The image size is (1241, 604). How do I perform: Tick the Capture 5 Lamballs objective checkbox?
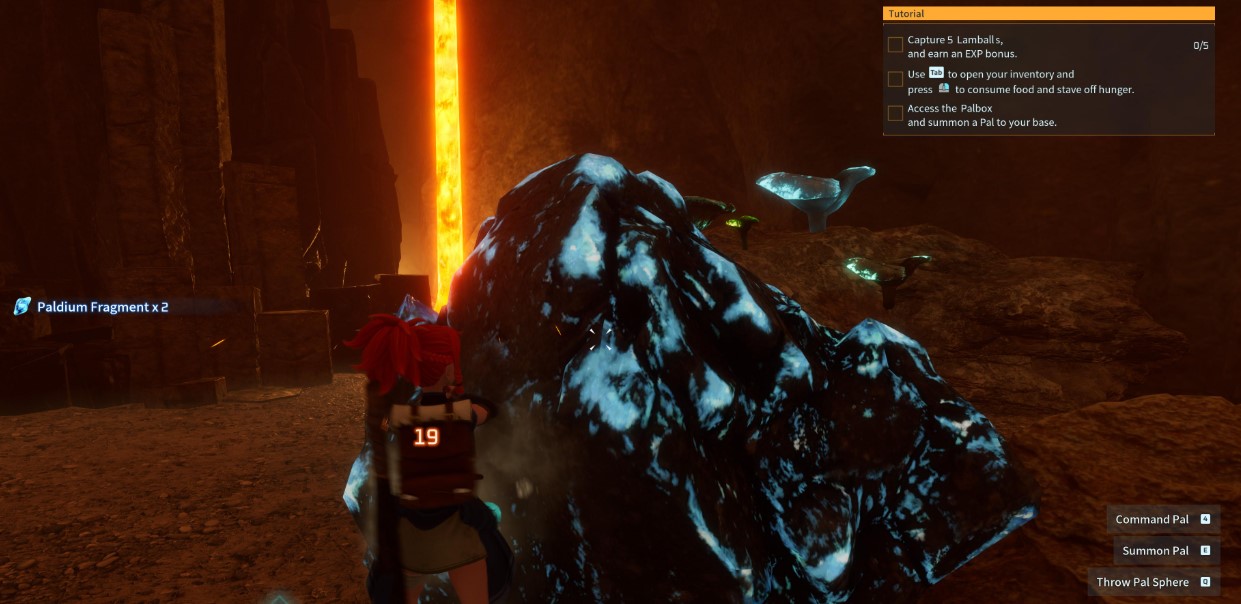click(x=895, y=45)
